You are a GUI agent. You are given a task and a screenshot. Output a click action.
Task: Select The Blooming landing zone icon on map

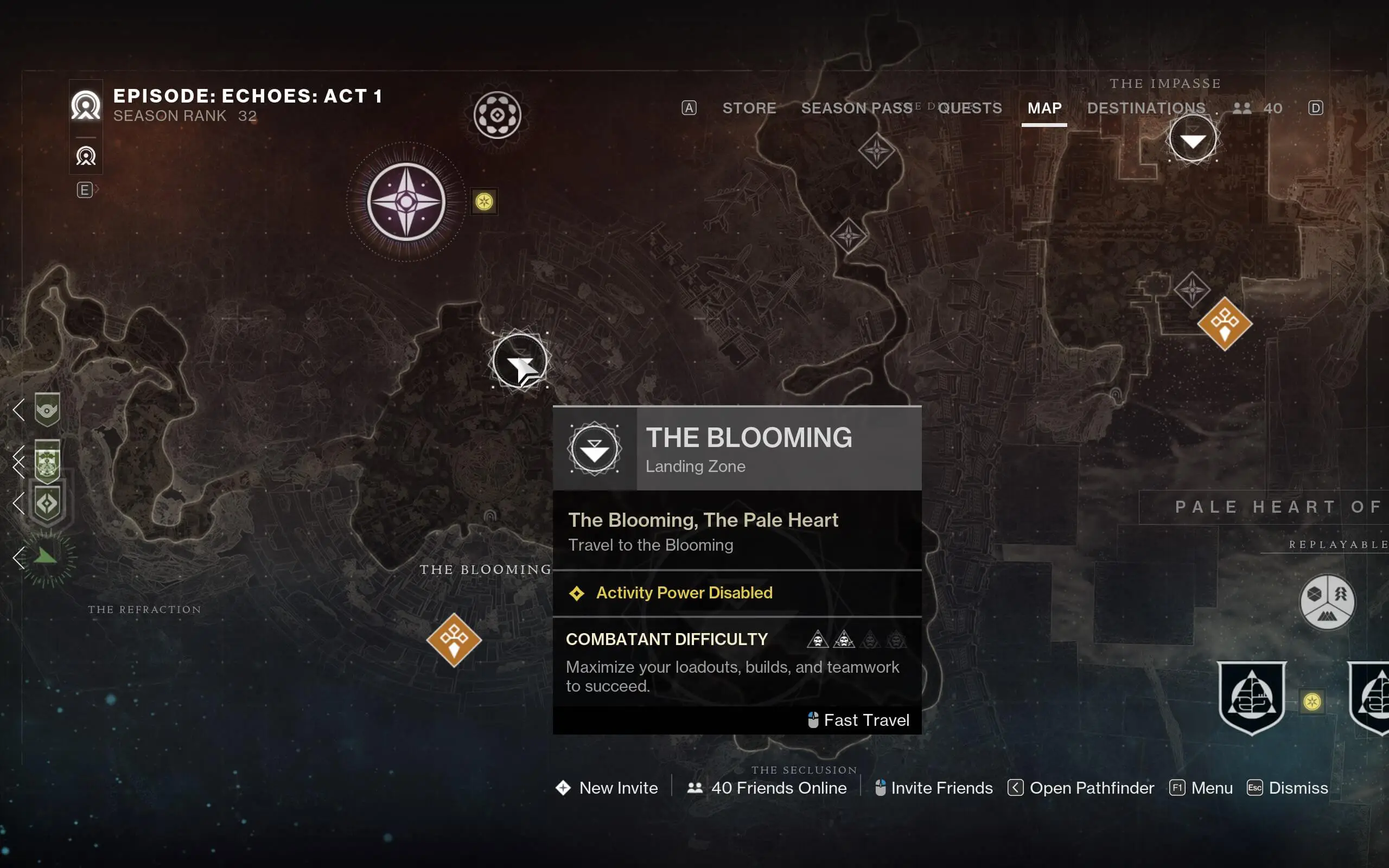[519, 359]
